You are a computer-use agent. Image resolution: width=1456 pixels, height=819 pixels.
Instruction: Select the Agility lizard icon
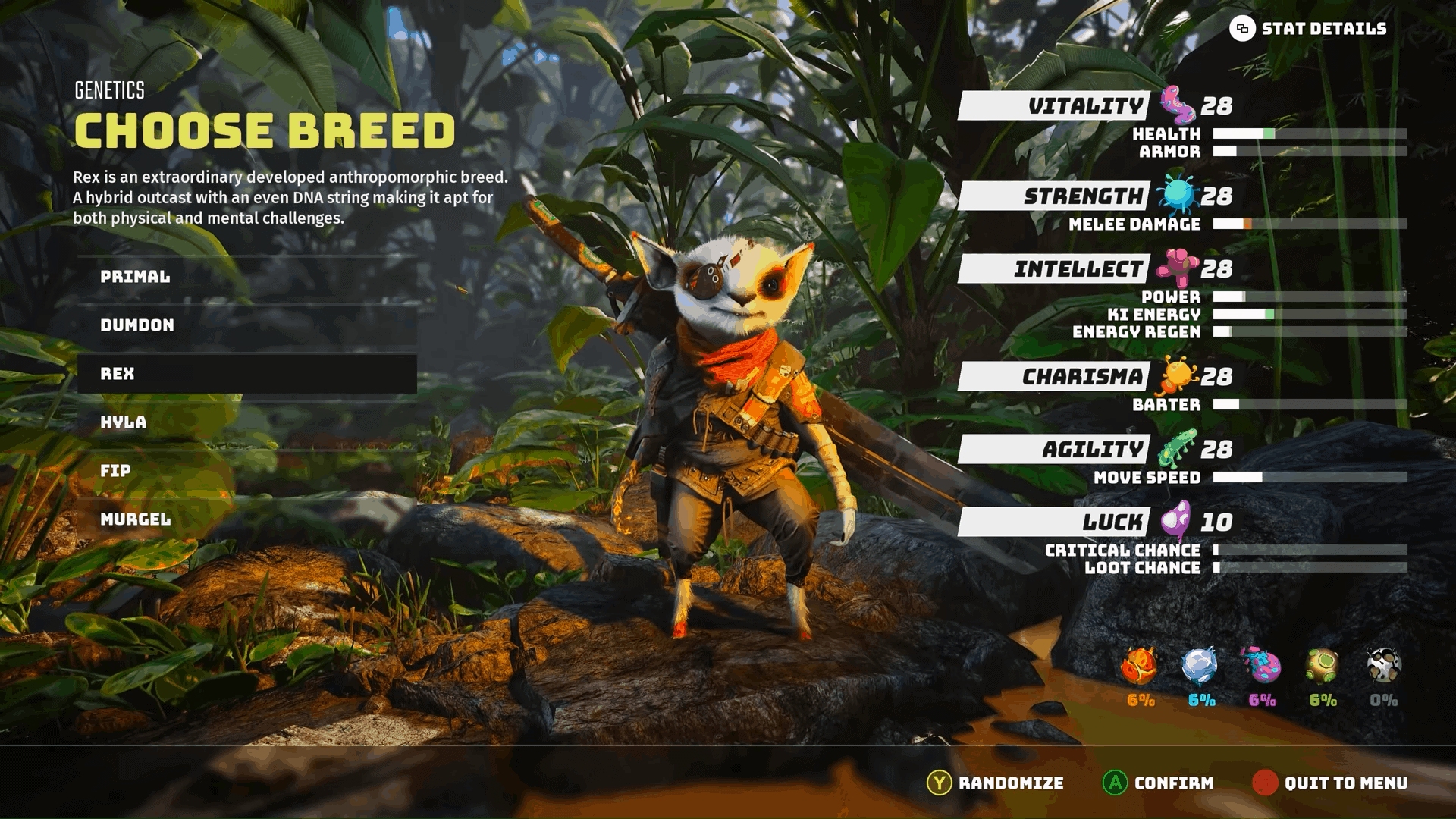click(1178, 447)
